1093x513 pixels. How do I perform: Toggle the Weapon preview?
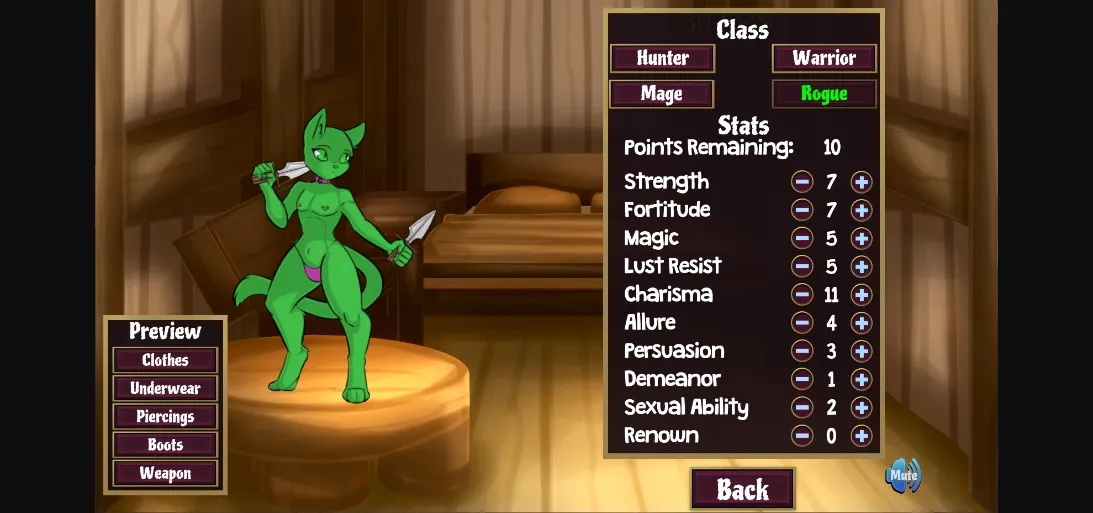pyautogui.click(x=165, y=473)
